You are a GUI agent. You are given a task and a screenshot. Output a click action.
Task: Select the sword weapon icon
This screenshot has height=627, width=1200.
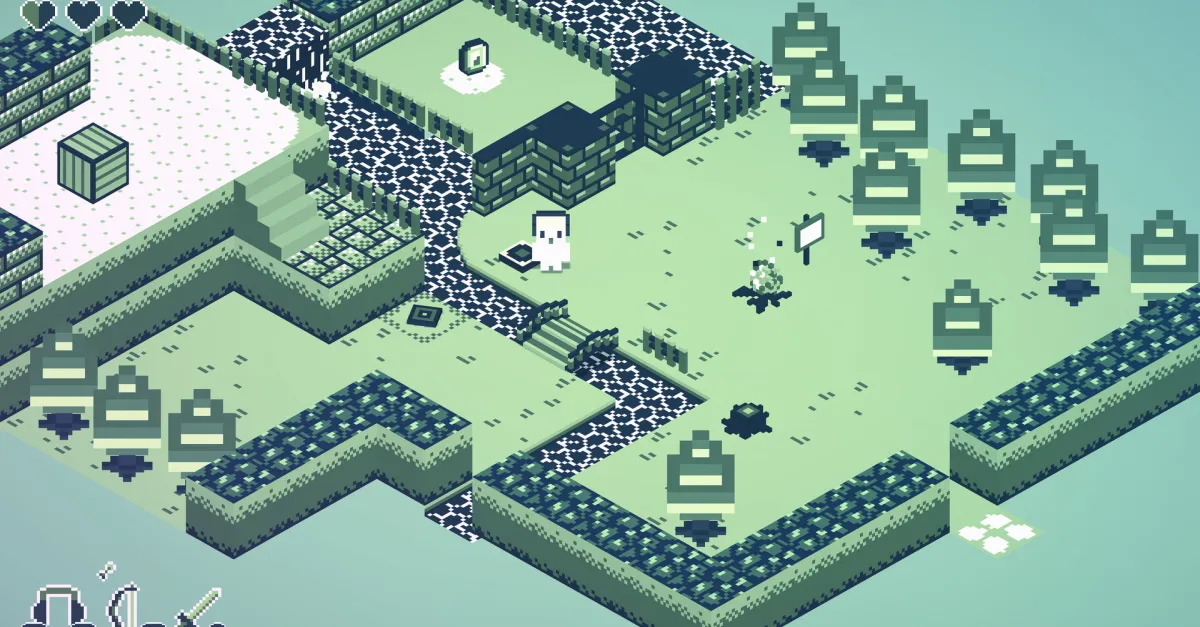point(200,606)
